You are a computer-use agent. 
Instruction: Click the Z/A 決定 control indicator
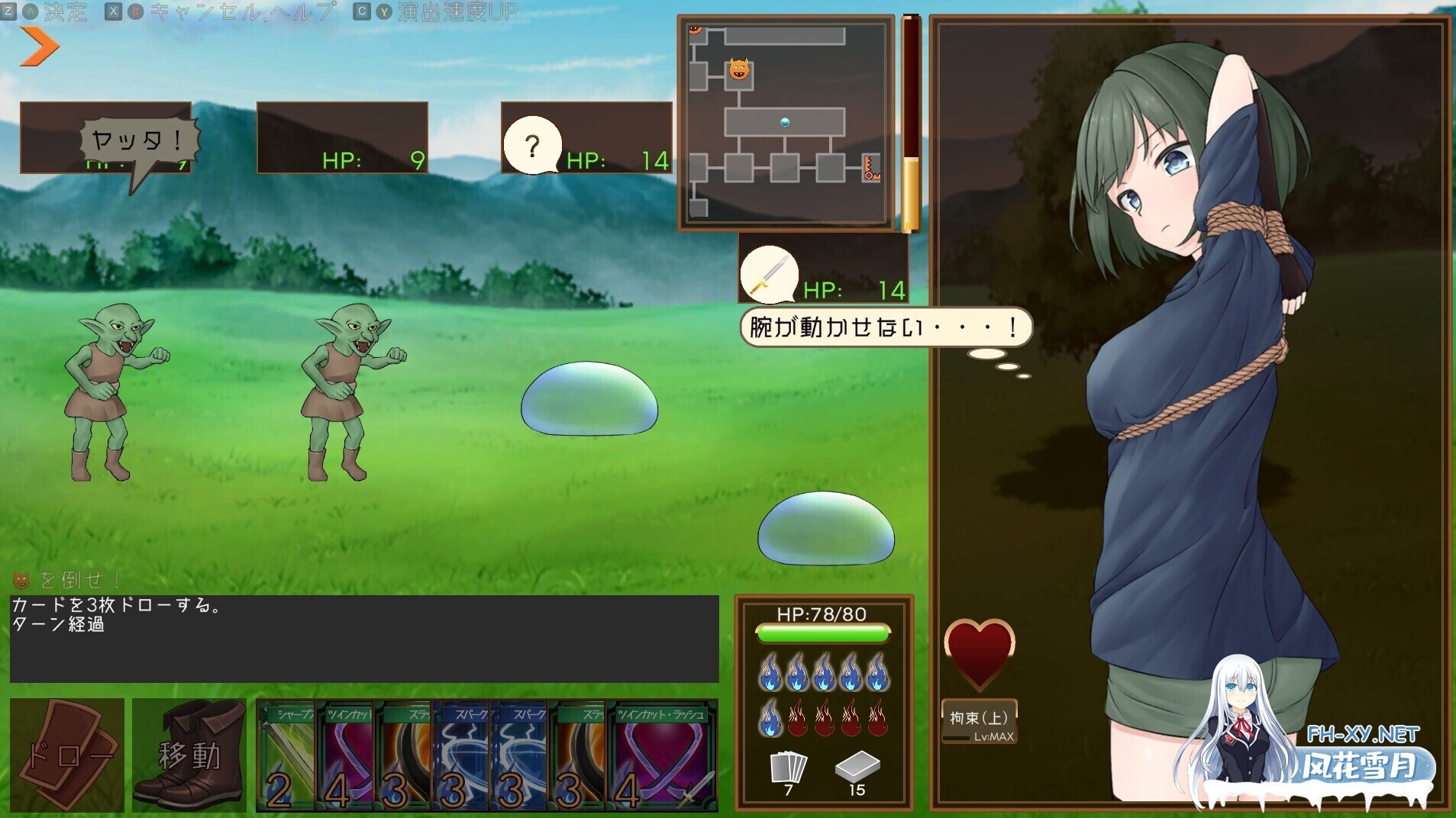tap(46, 11)
